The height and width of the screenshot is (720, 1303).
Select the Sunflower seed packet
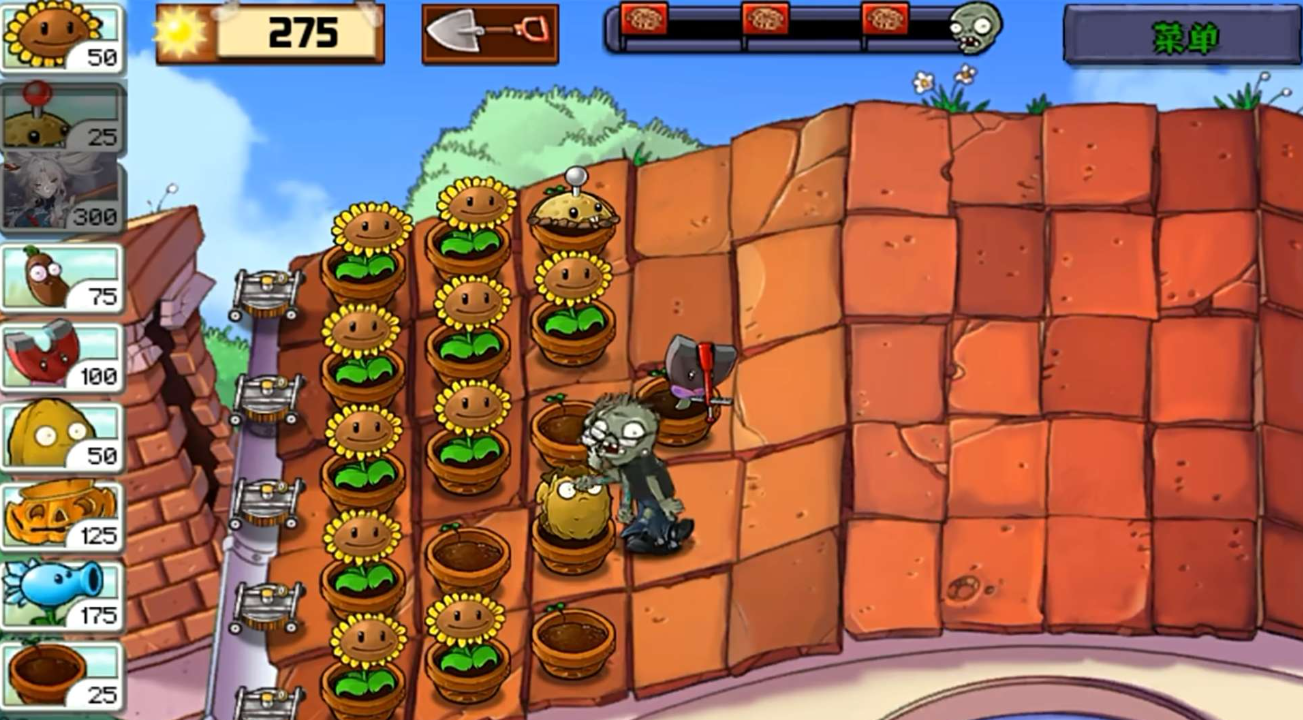[62, 38]
